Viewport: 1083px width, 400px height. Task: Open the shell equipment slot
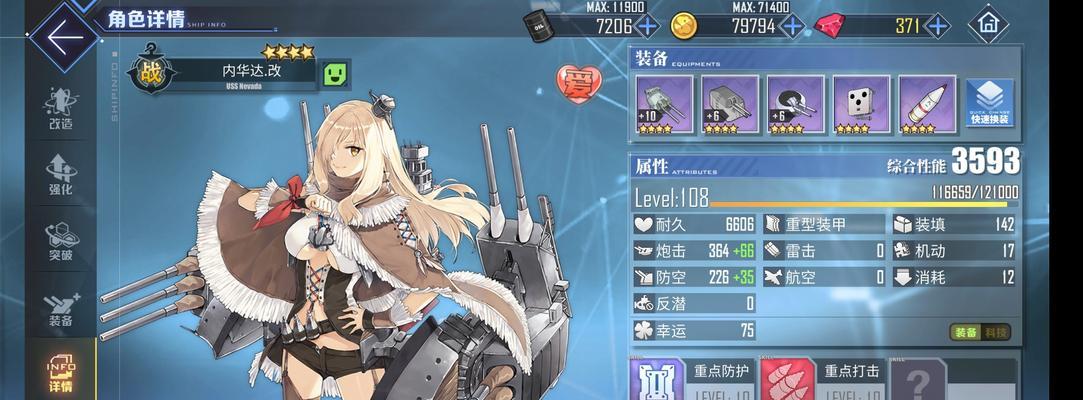point(926,104)
